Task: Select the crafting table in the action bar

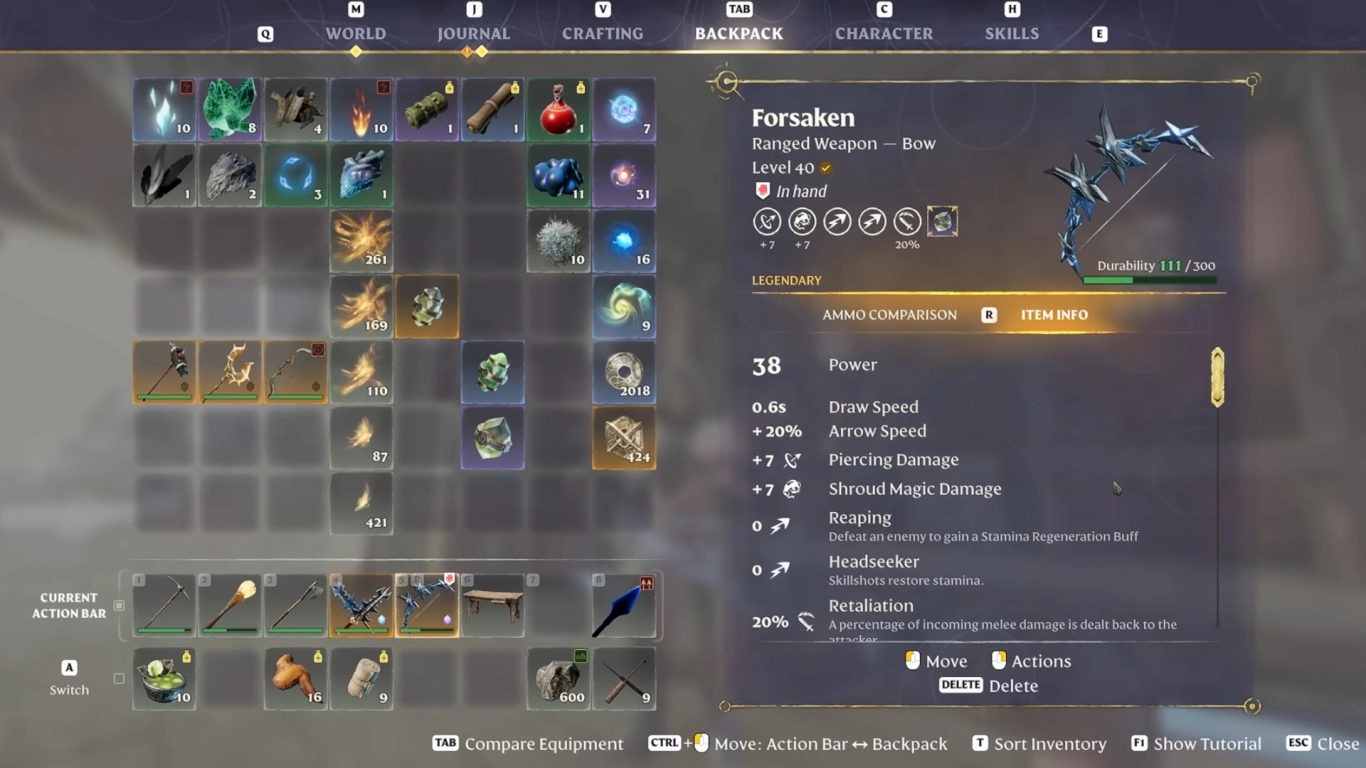Action: tap(493, 605)
